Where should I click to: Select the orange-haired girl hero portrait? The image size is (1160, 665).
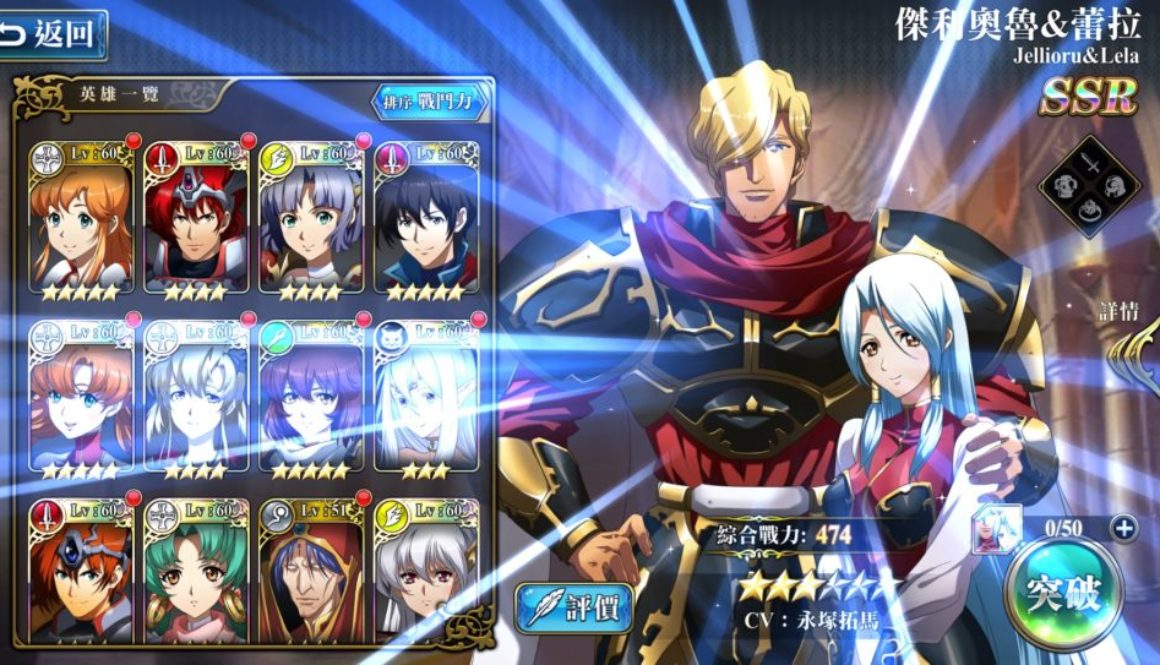pyautogui.click(x=81, y=220)
